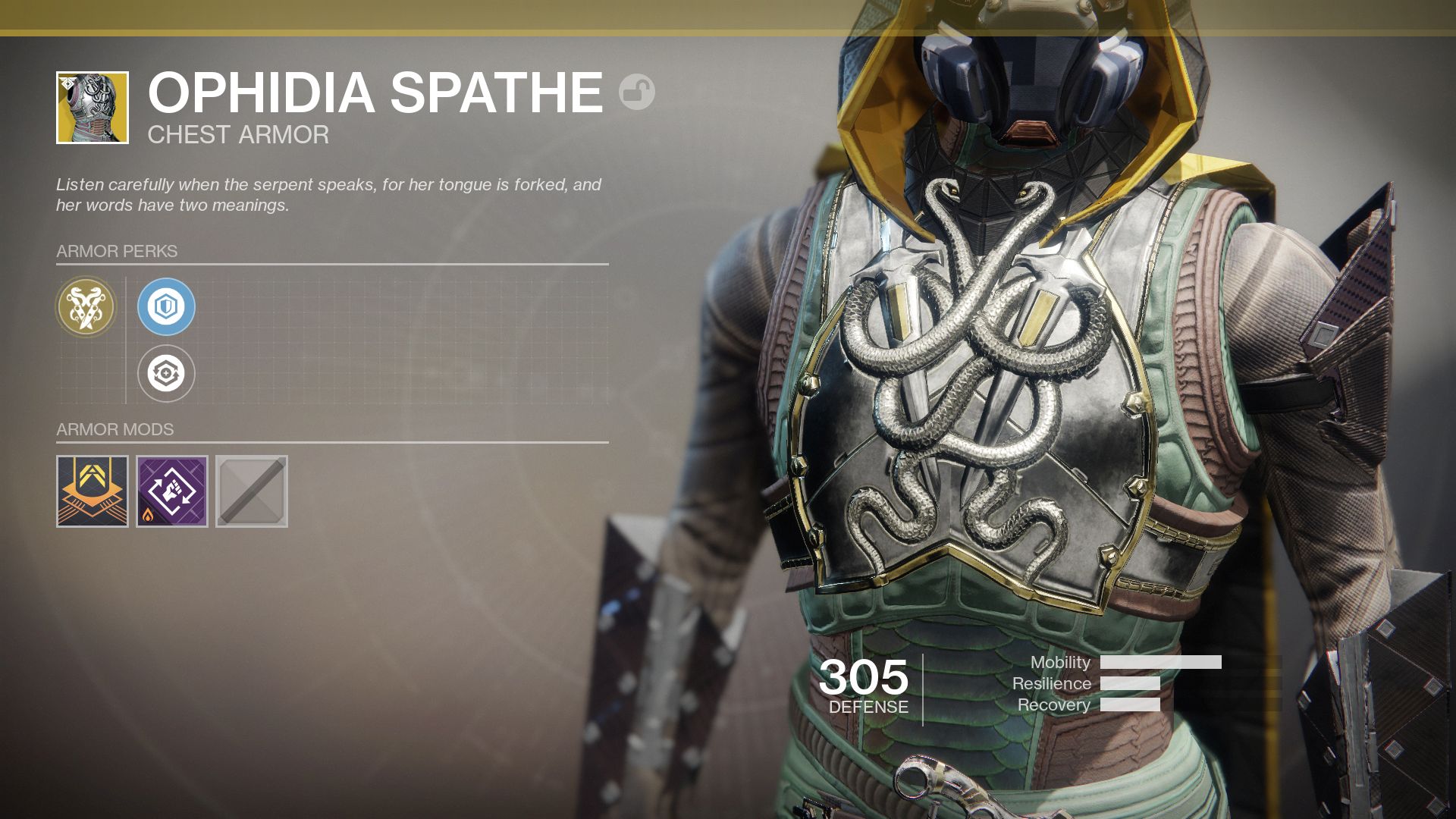
Task: Expand the ARMOR PERKS section
Action: click(x=115, y=250)
